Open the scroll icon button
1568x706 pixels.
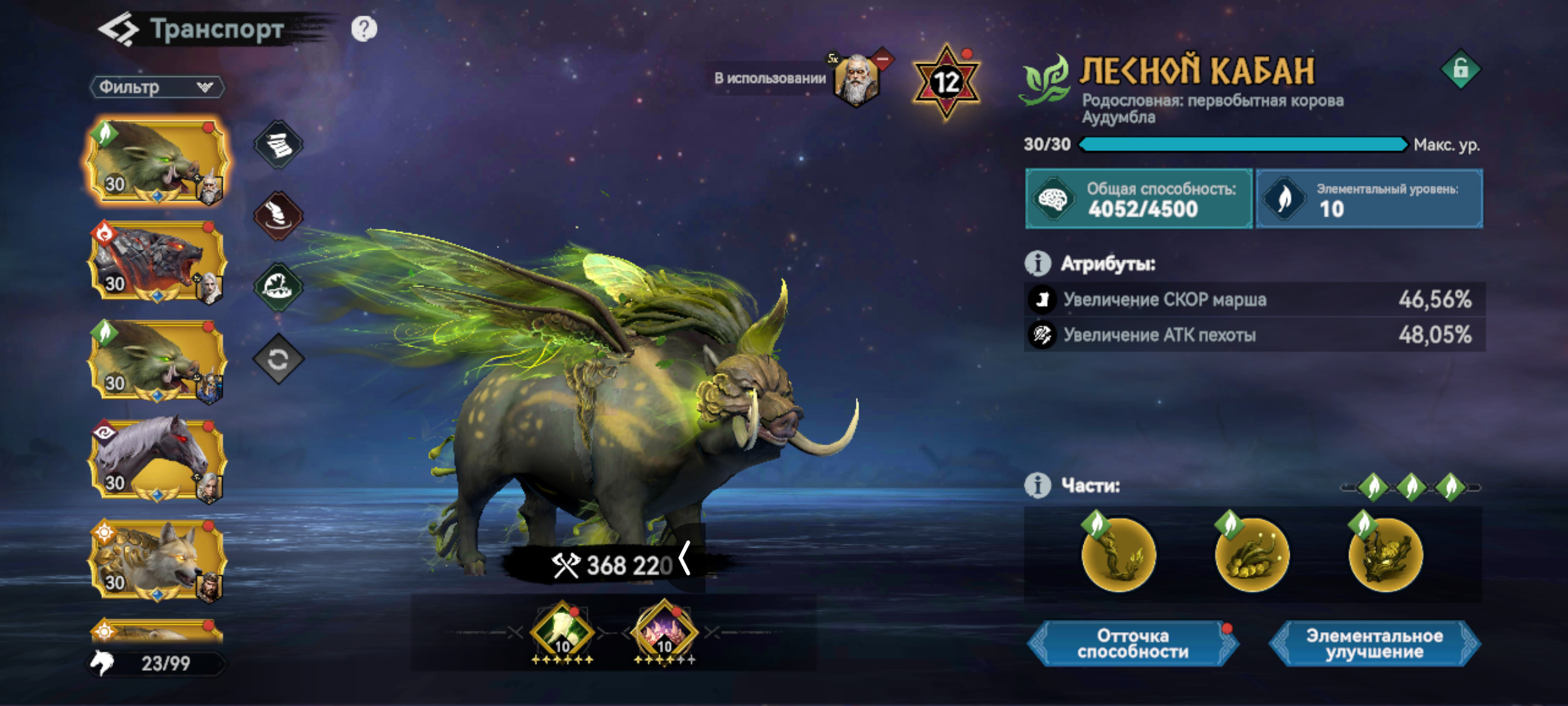[x=278, y=144]
